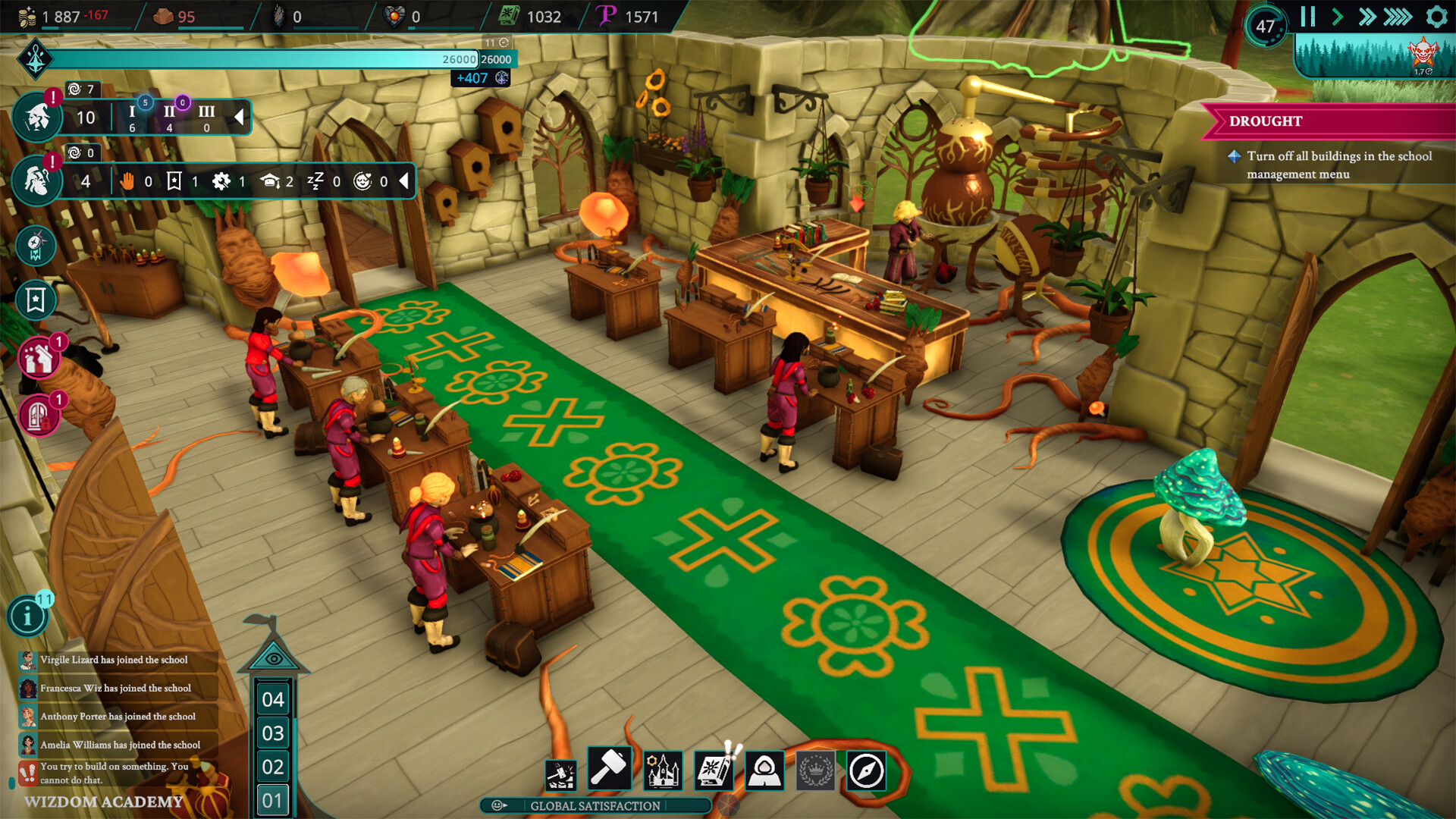Open the hooded staff hiring menu
The height and width of the screenshot is (819, 1456).
point(764,768)
